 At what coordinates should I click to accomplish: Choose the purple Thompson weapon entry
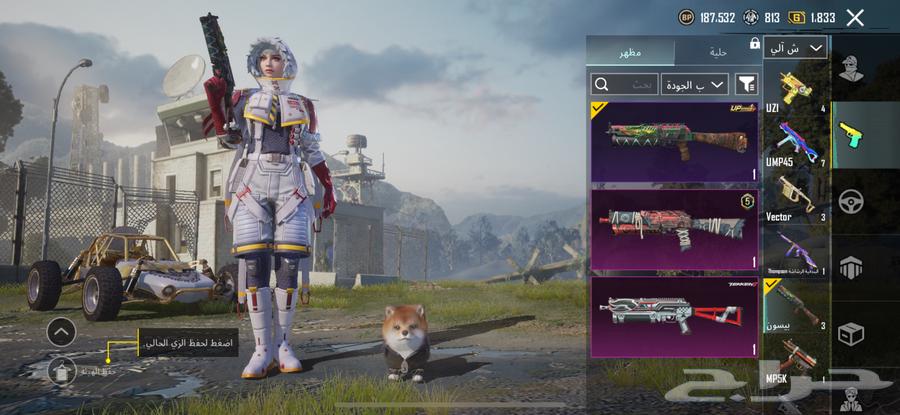[795, 253]
